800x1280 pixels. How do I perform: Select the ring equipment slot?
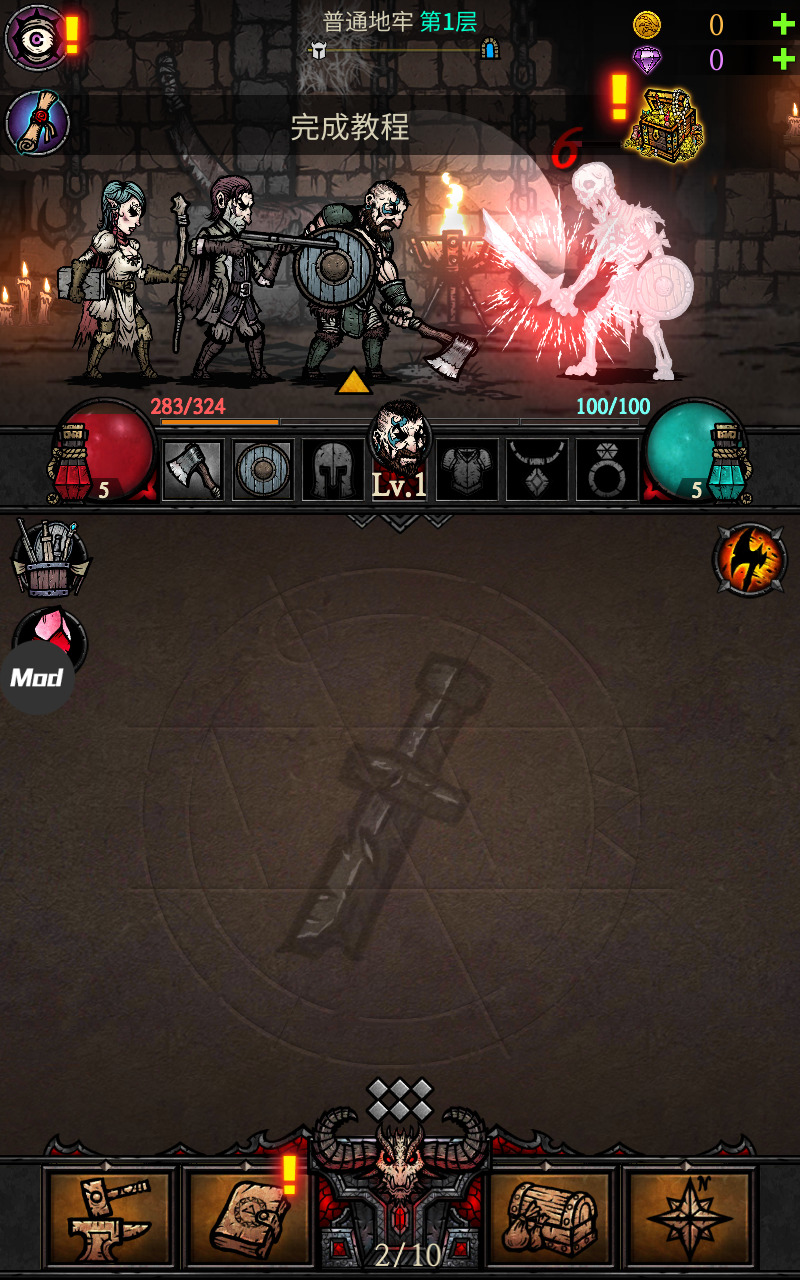607,469
